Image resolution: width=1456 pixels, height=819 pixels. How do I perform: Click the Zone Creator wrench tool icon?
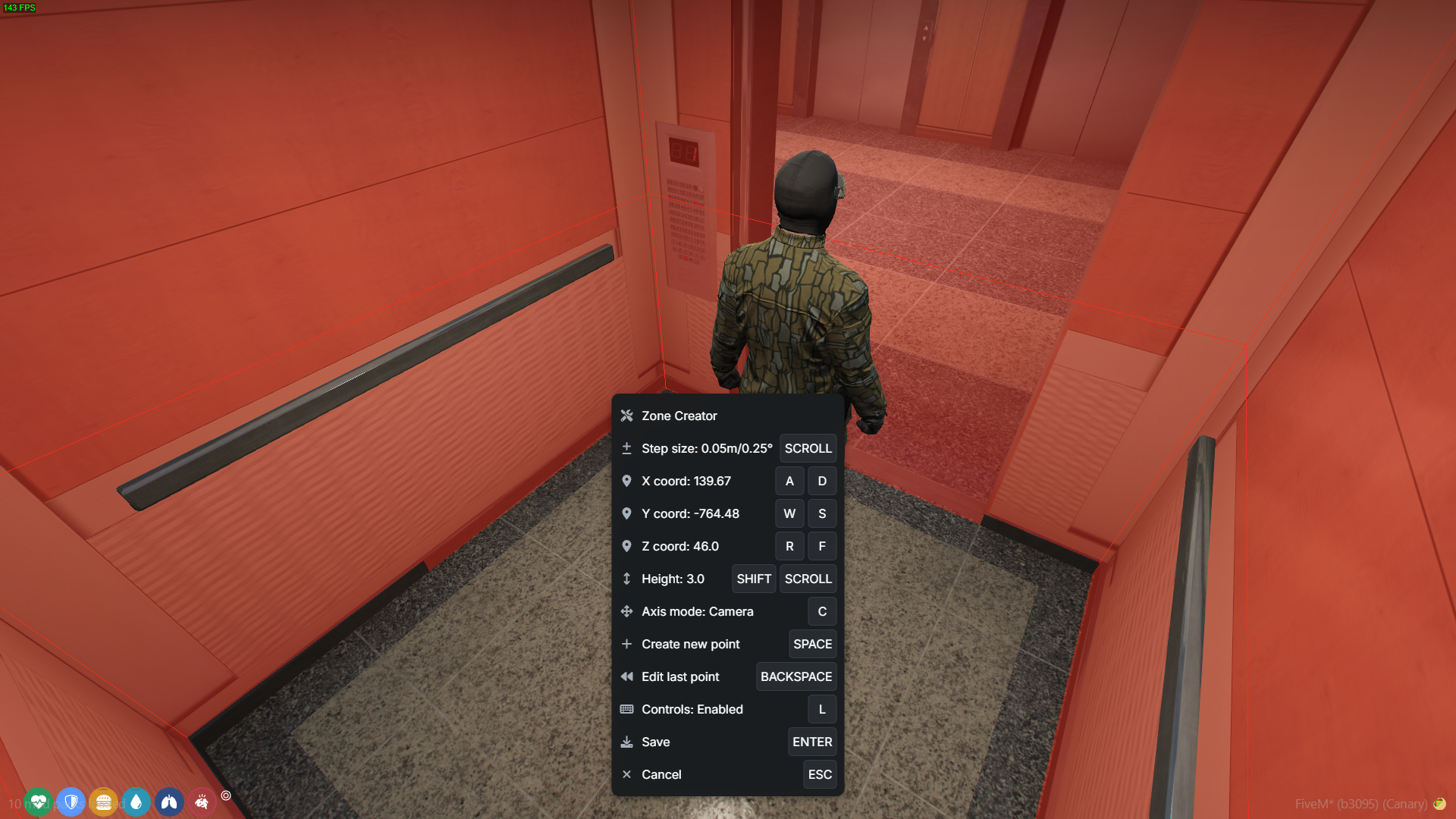tap(626, 416)
